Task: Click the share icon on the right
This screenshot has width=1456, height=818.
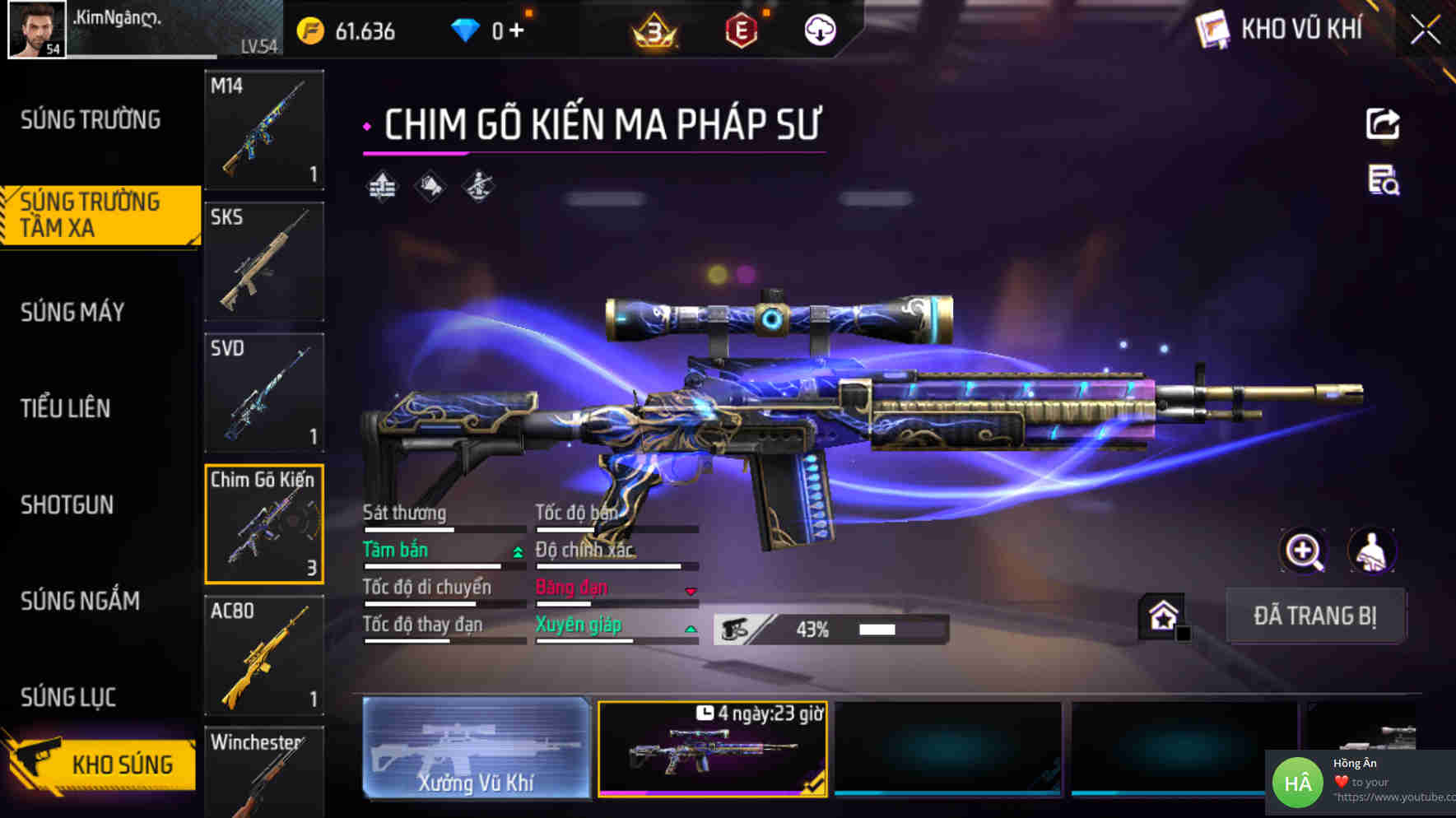Action: point(1381,123)
